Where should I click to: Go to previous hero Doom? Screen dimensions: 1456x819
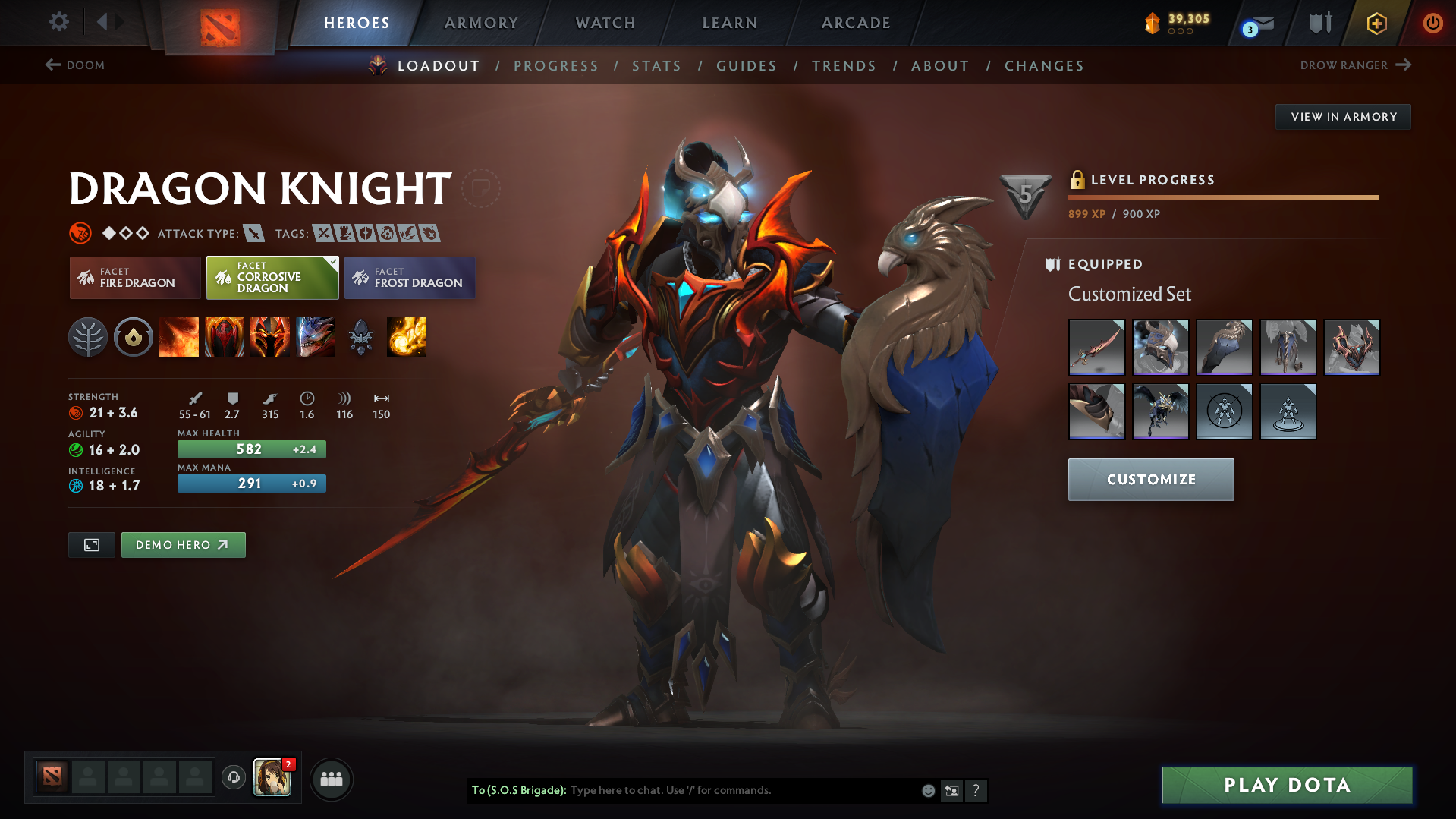click(x=75, y=65)
